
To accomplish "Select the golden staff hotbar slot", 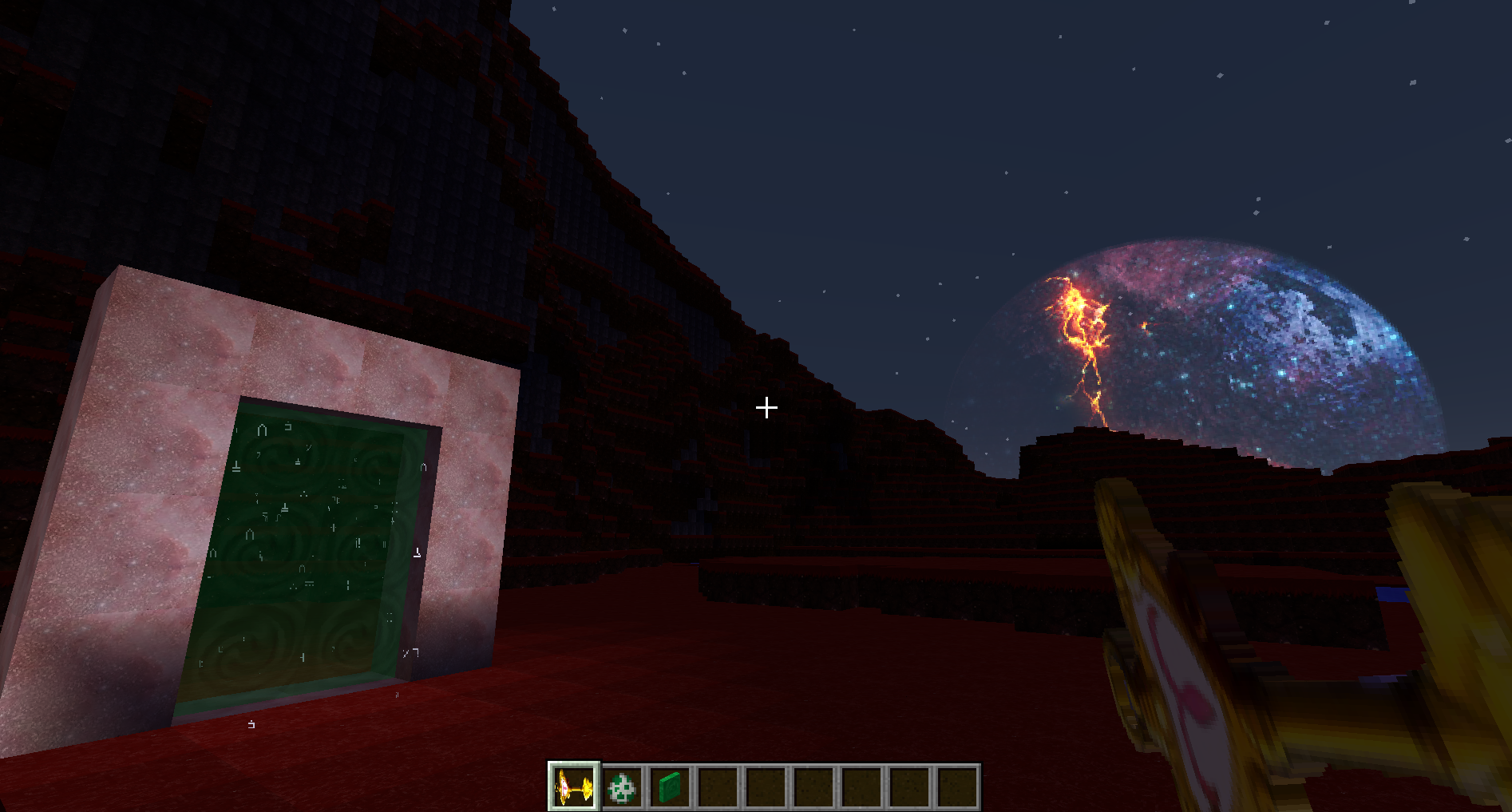I will (573, 787).
